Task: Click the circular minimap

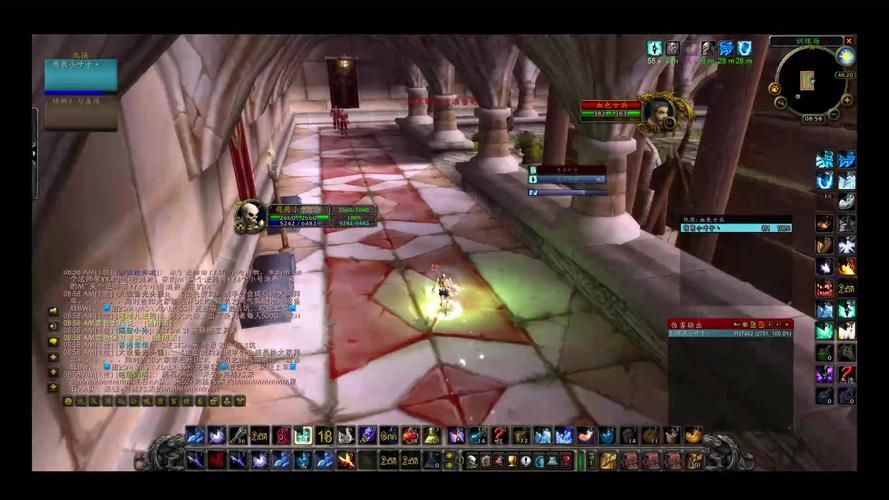Action: point(811,83)
